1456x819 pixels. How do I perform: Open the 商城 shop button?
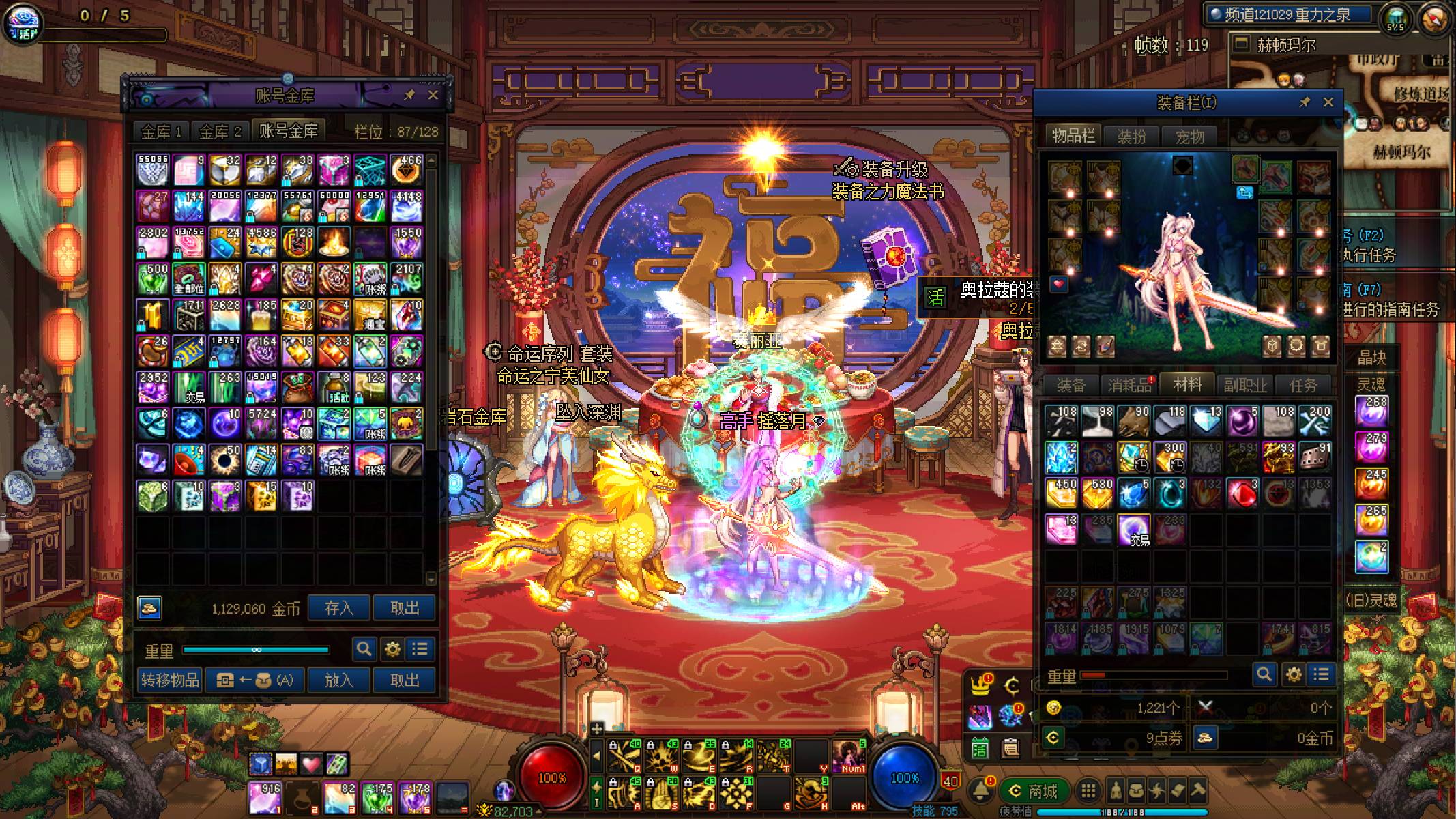pyautogui.click(x=1034, y=791)
